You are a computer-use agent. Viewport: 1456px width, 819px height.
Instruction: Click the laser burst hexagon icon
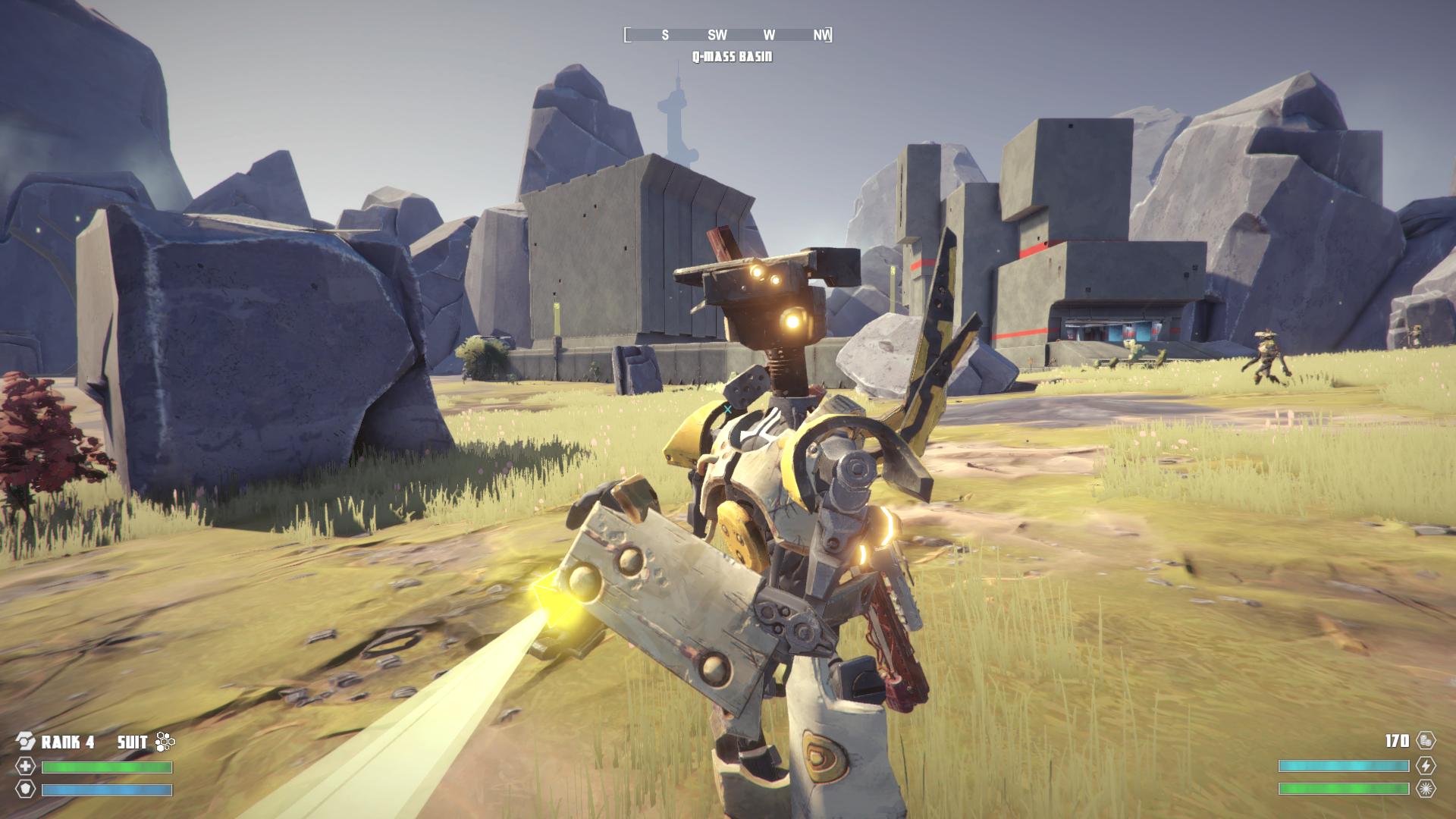(1426, 788)
